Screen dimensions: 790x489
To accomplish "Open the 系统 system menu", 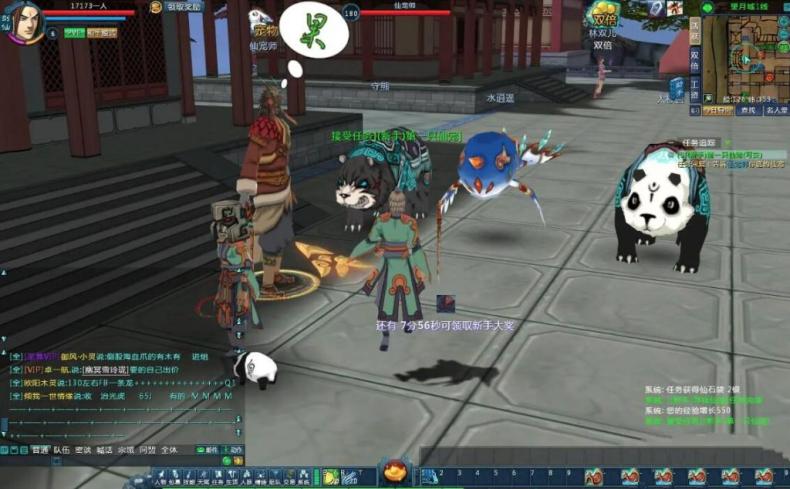I will click(303, 480).
